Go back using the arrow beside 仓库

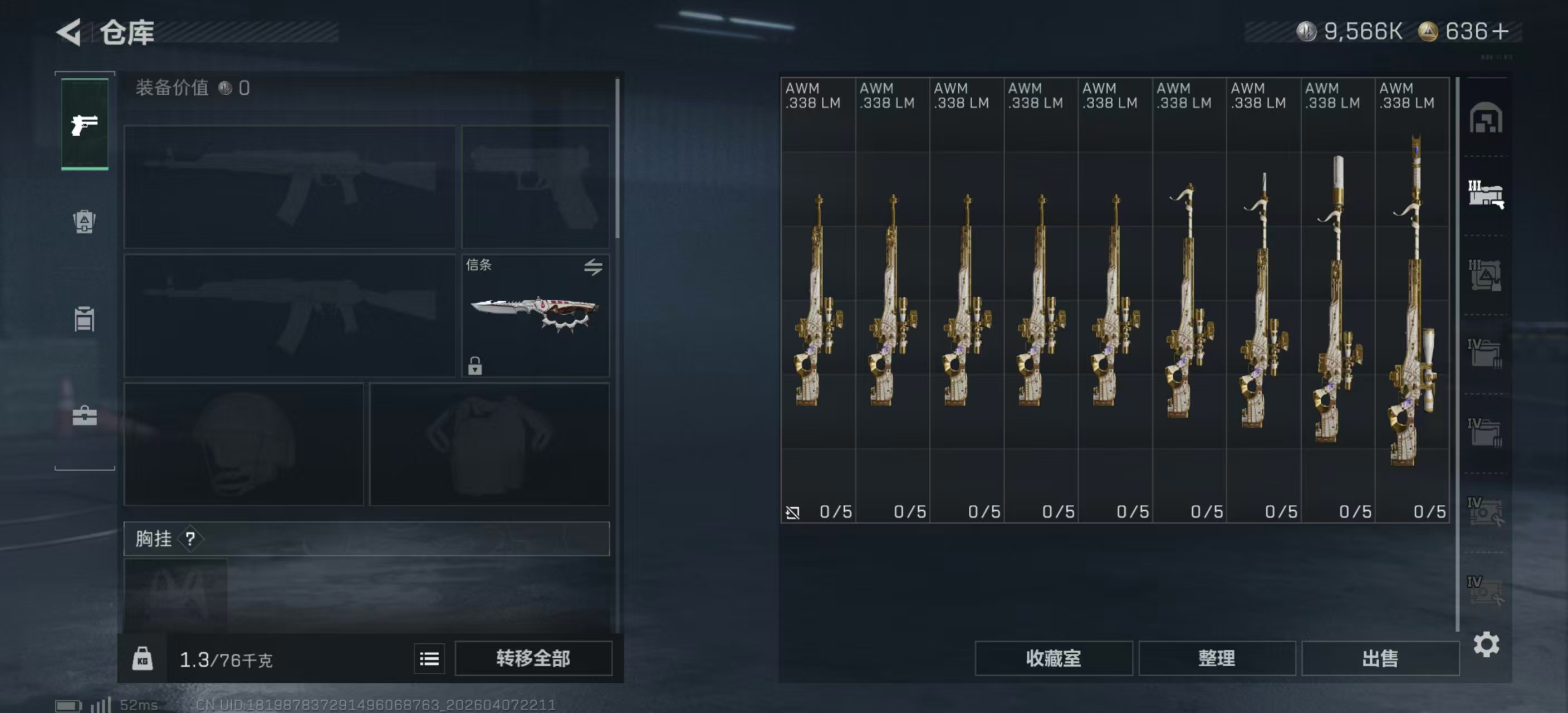point(69,32)
